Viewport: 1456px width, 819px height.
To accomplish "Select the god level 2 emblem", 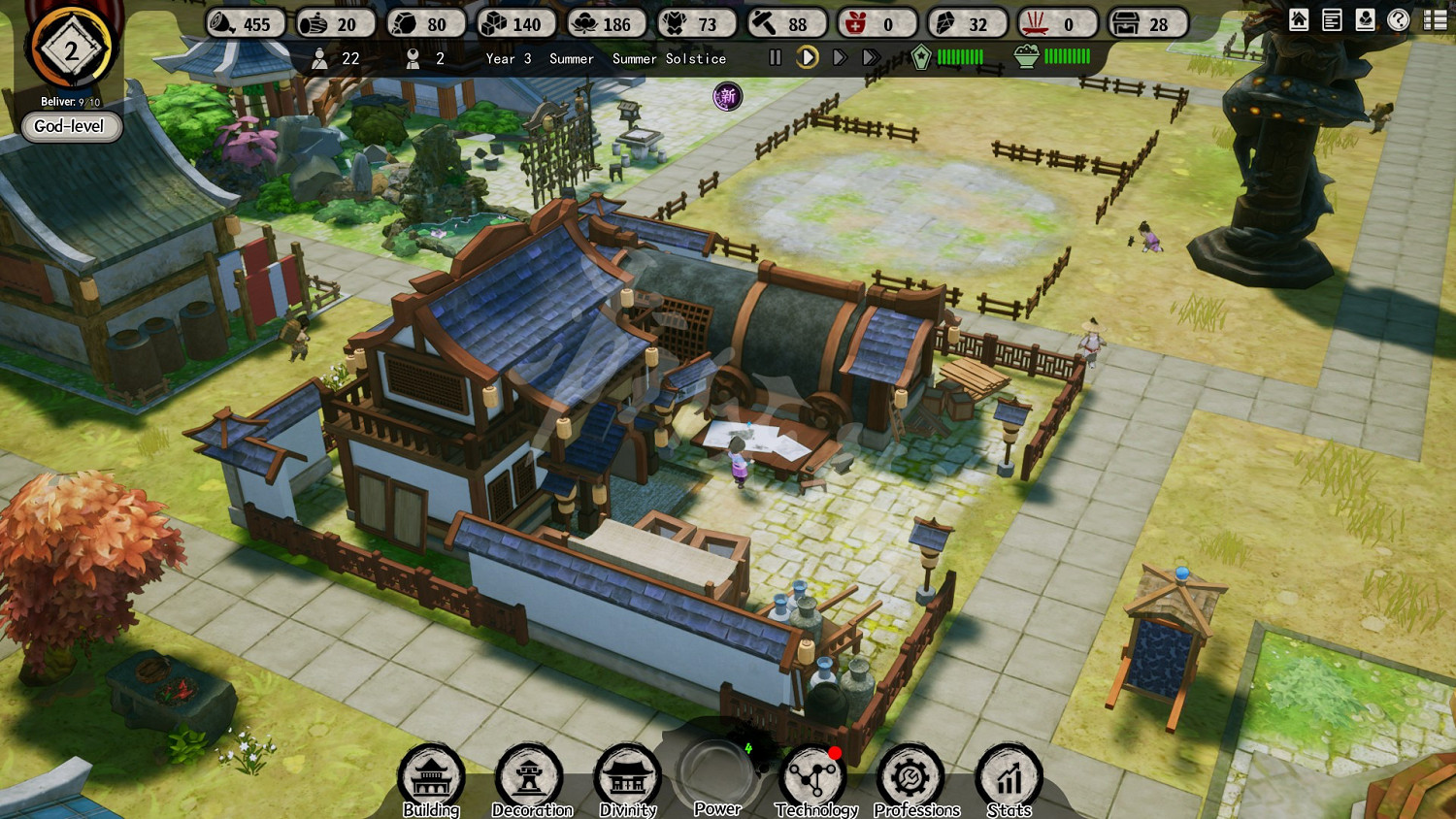I will tap(71, 49).
